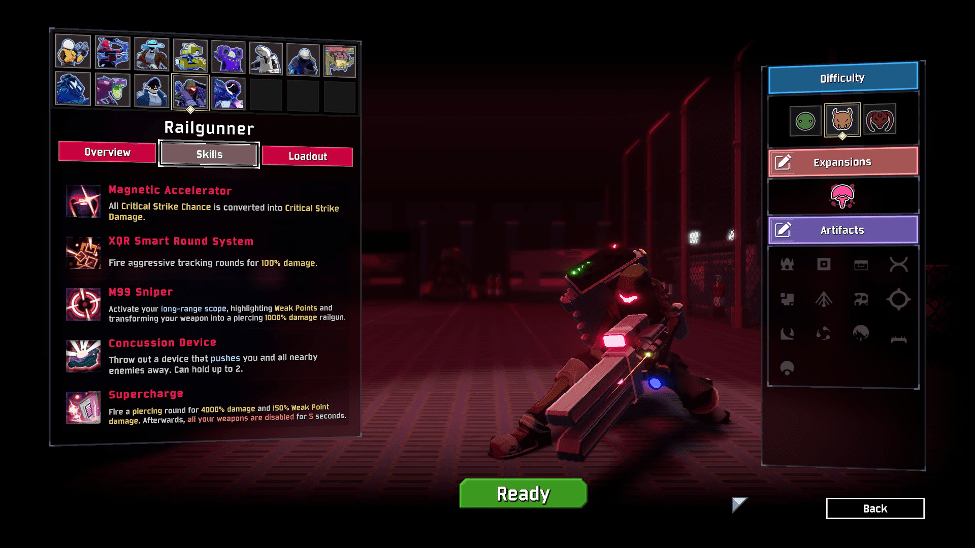Pick the white Artificer survivor portrait
This screenshot has height=550, width=977.
(x=266, y=57)
